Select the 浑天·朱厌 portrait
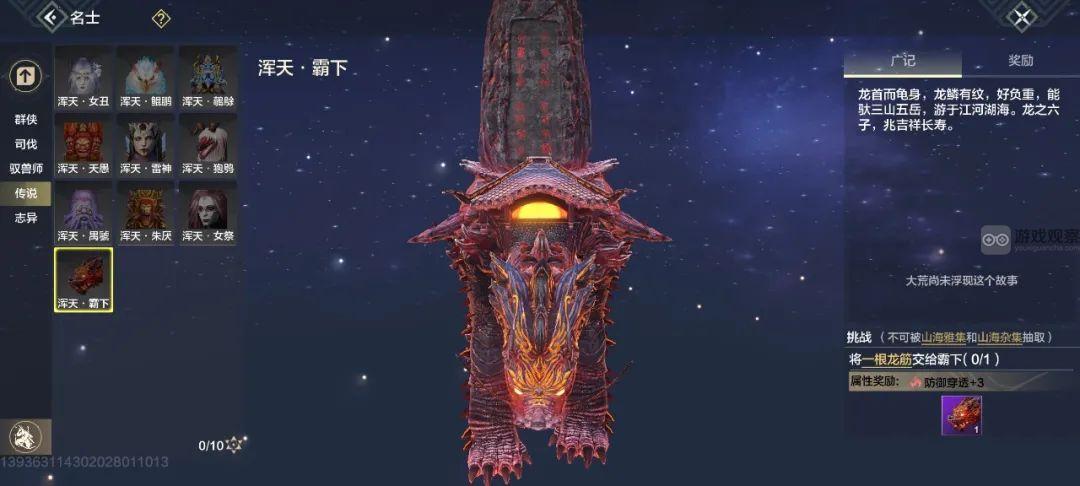The image size is (1080, 486). [x=146, y=212]
